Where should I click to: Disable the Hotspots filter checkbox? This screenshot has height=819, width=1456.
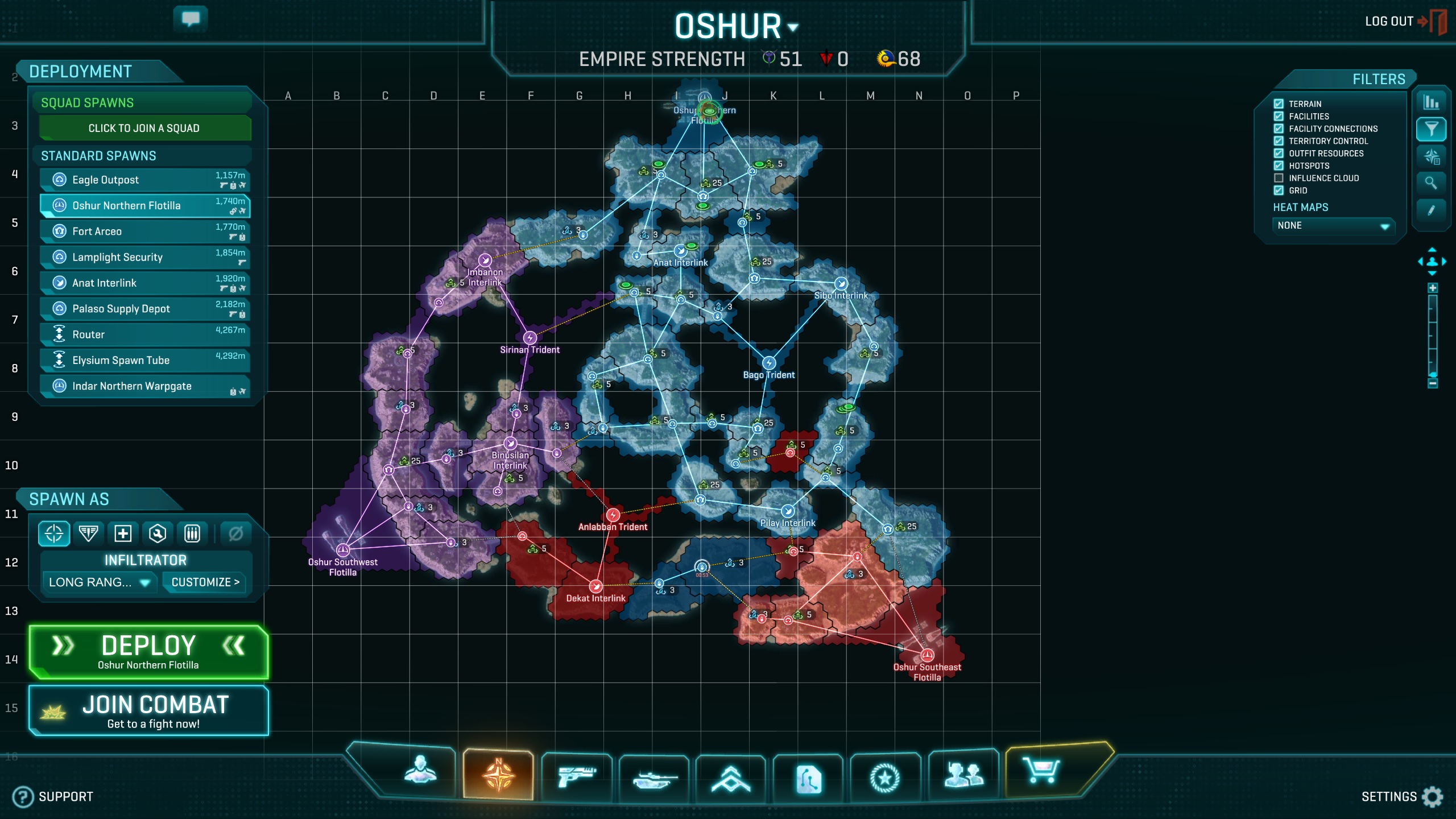click(1278, 166)
